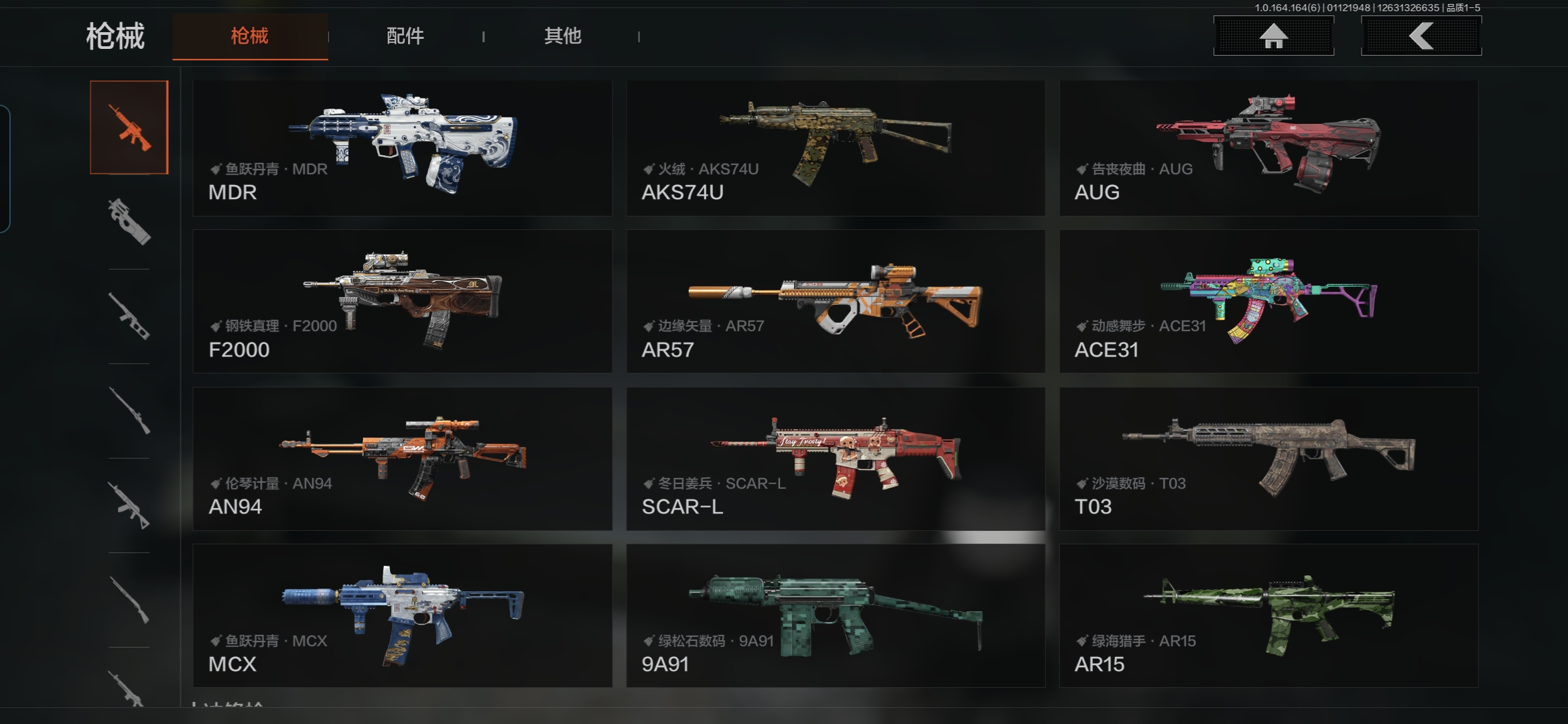This screenshot has height=724, width=1568.
Task: Select the colorful ACE31 tile
Action: [x=1268, y=302]
